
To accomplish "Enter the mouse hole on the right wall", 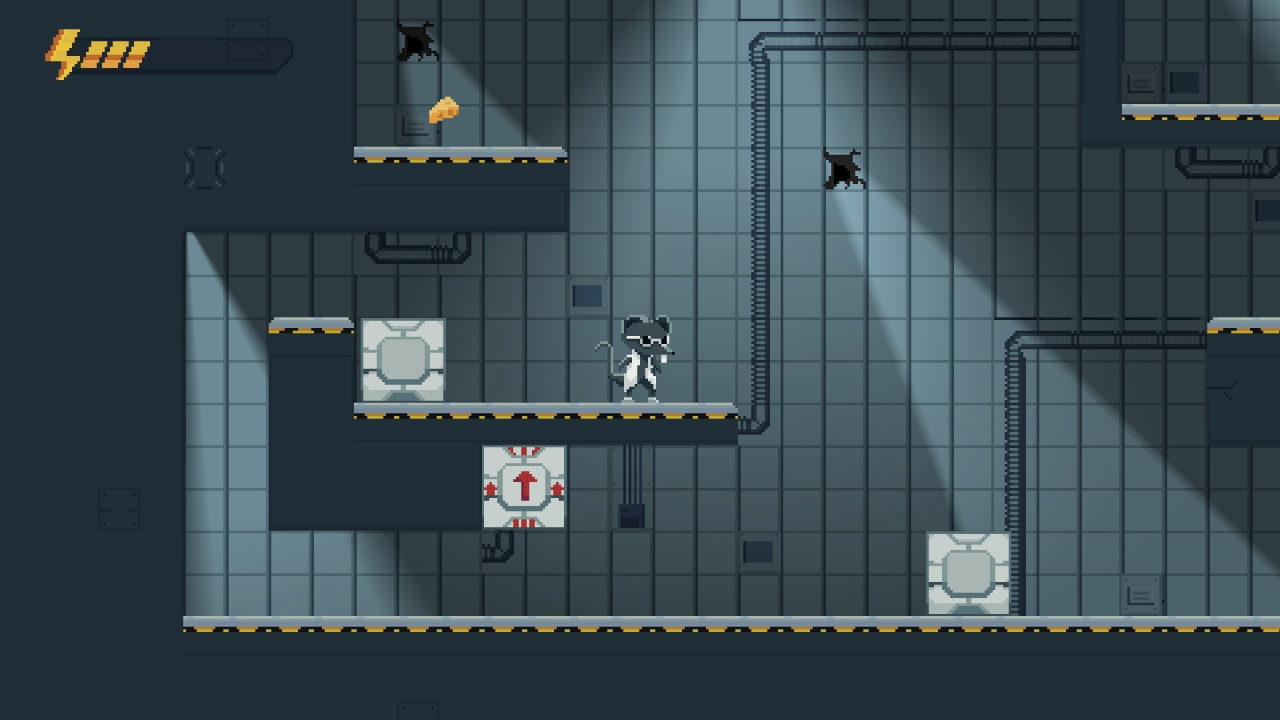I will [845, 170].
